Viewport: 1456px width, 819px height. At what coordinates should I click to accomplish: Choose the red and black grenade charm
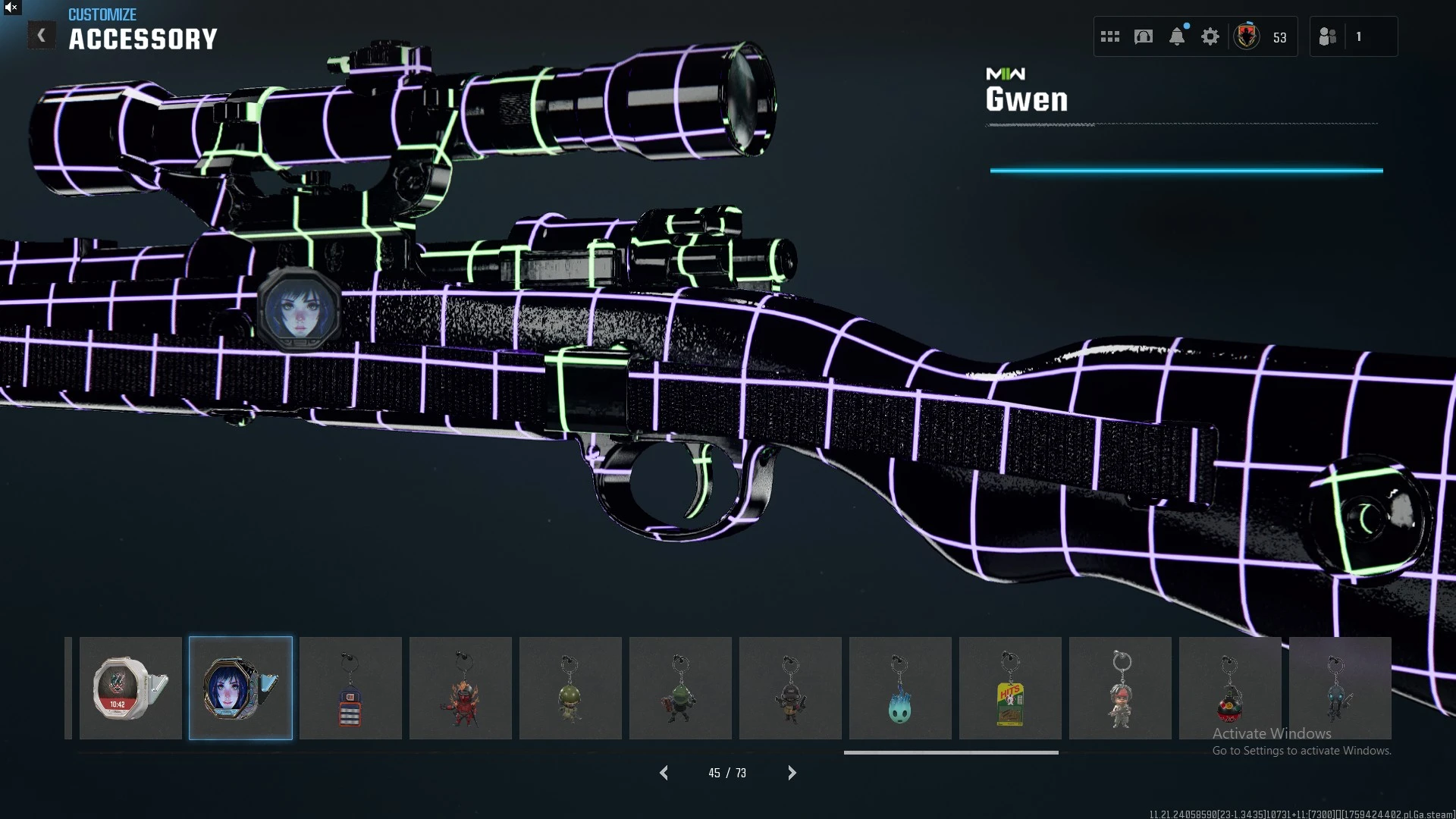click(x=1230, y=688)
